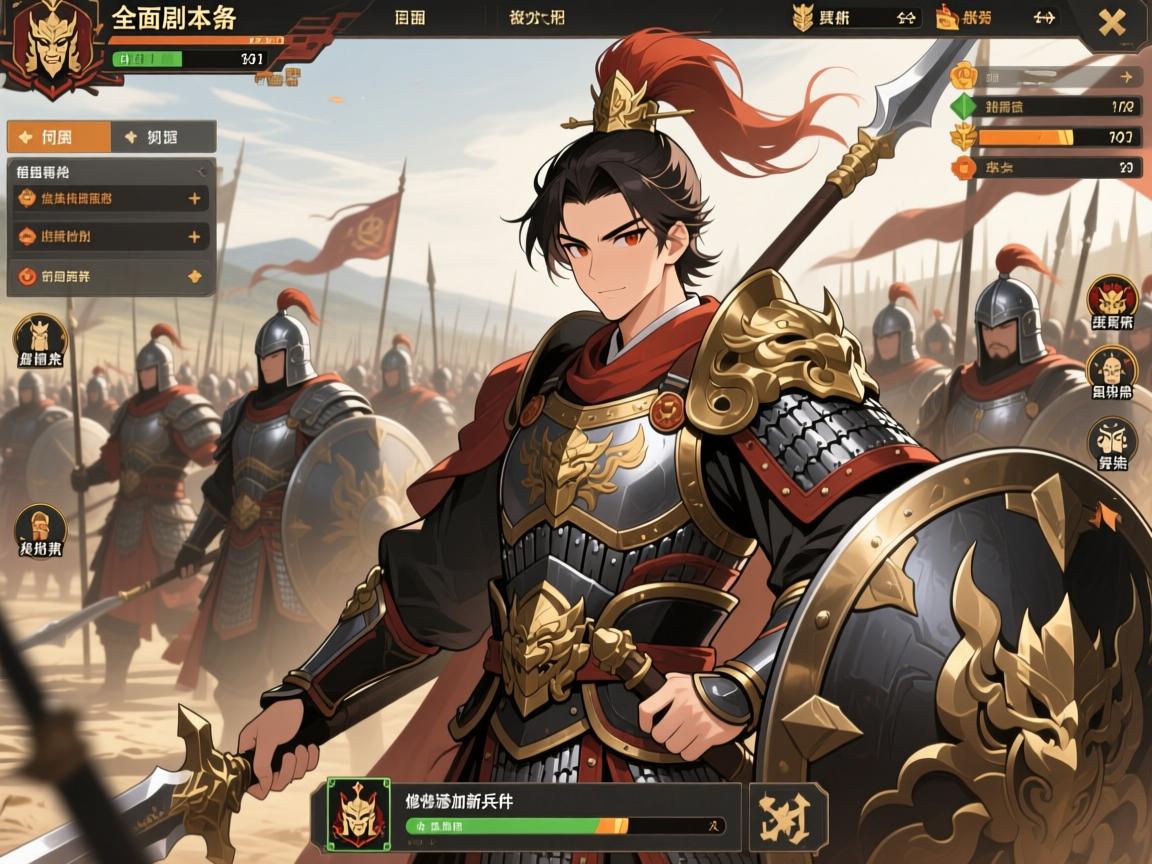Image resolution: width=1152 pixels, height=864 pixels.
Task: Close the screen with the gold X
Action: point(1112,22)
